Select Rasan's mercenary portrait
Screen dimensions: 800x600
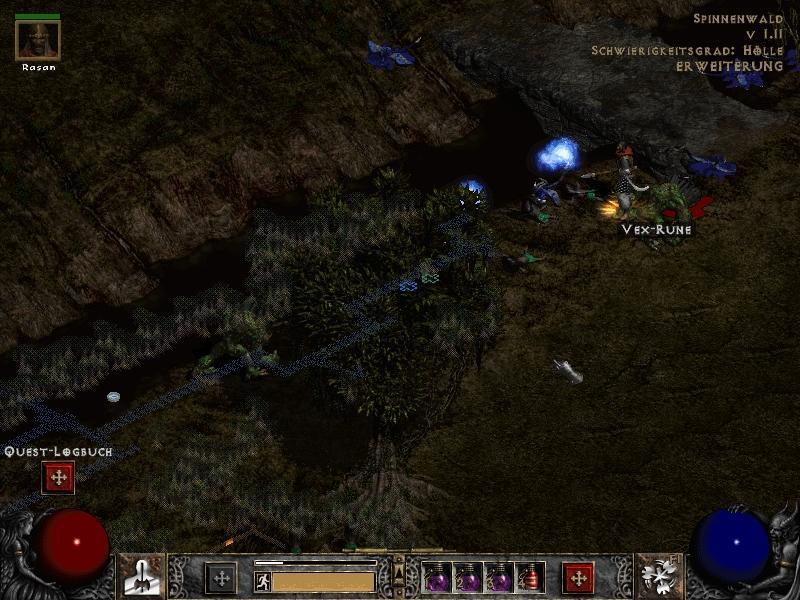38,40
